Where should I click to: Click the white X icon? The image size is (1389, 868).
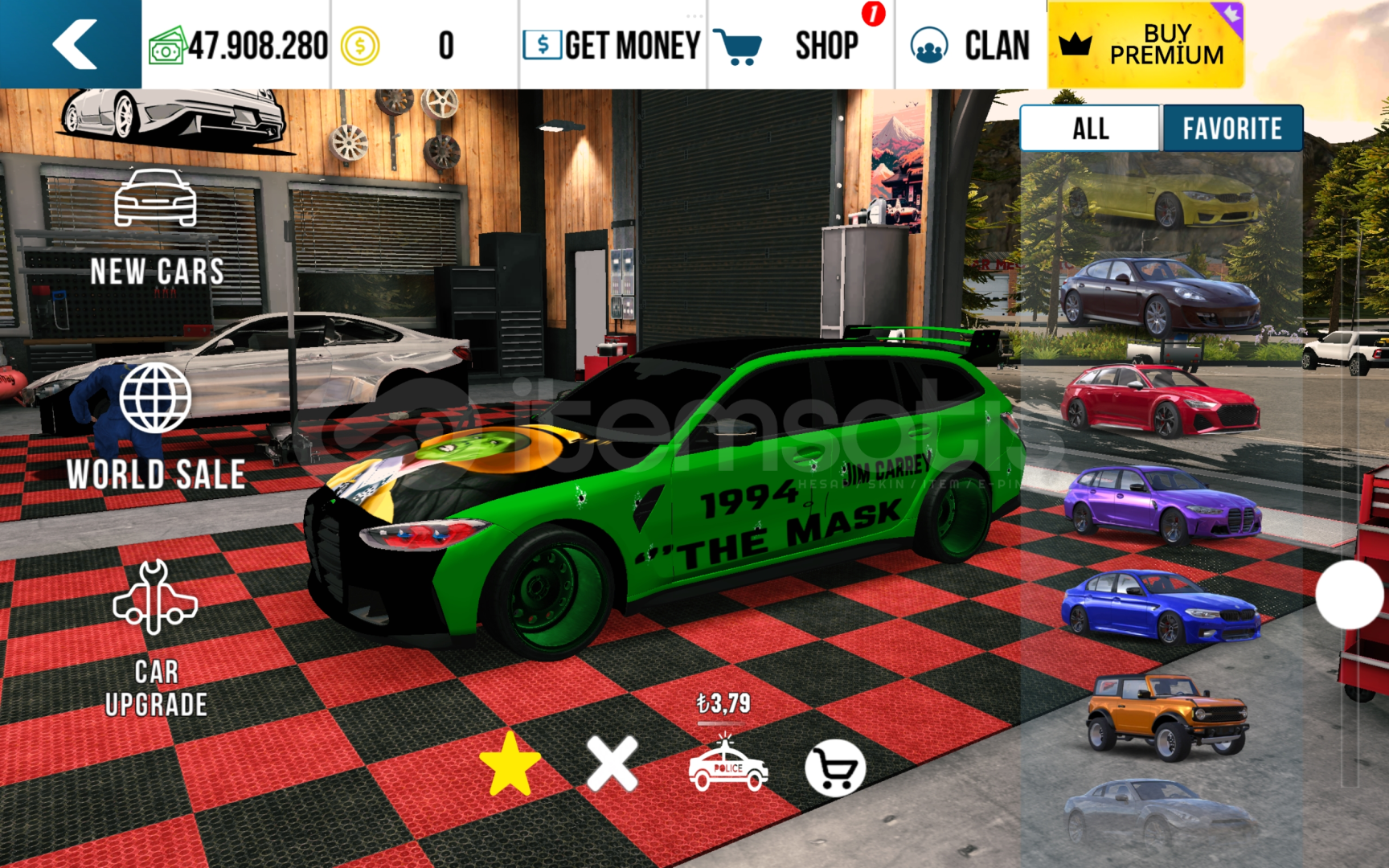point(613,764)
